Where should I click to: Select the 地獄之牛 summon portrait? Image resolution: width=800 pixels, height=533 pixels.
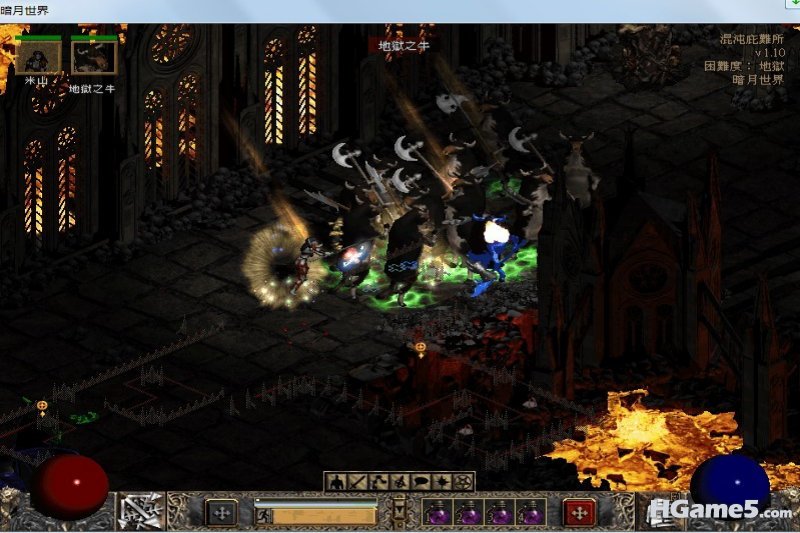click(x=93, y=58)
